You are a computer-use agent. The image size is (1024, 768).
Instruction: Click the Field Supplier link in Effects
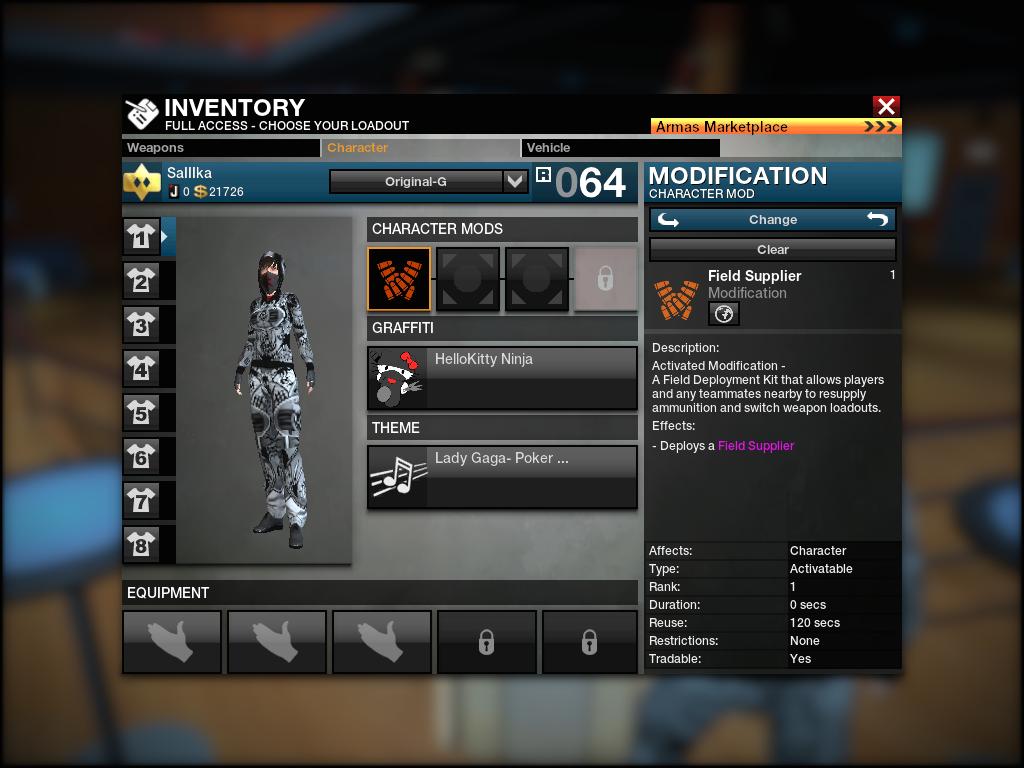[756, 446]
